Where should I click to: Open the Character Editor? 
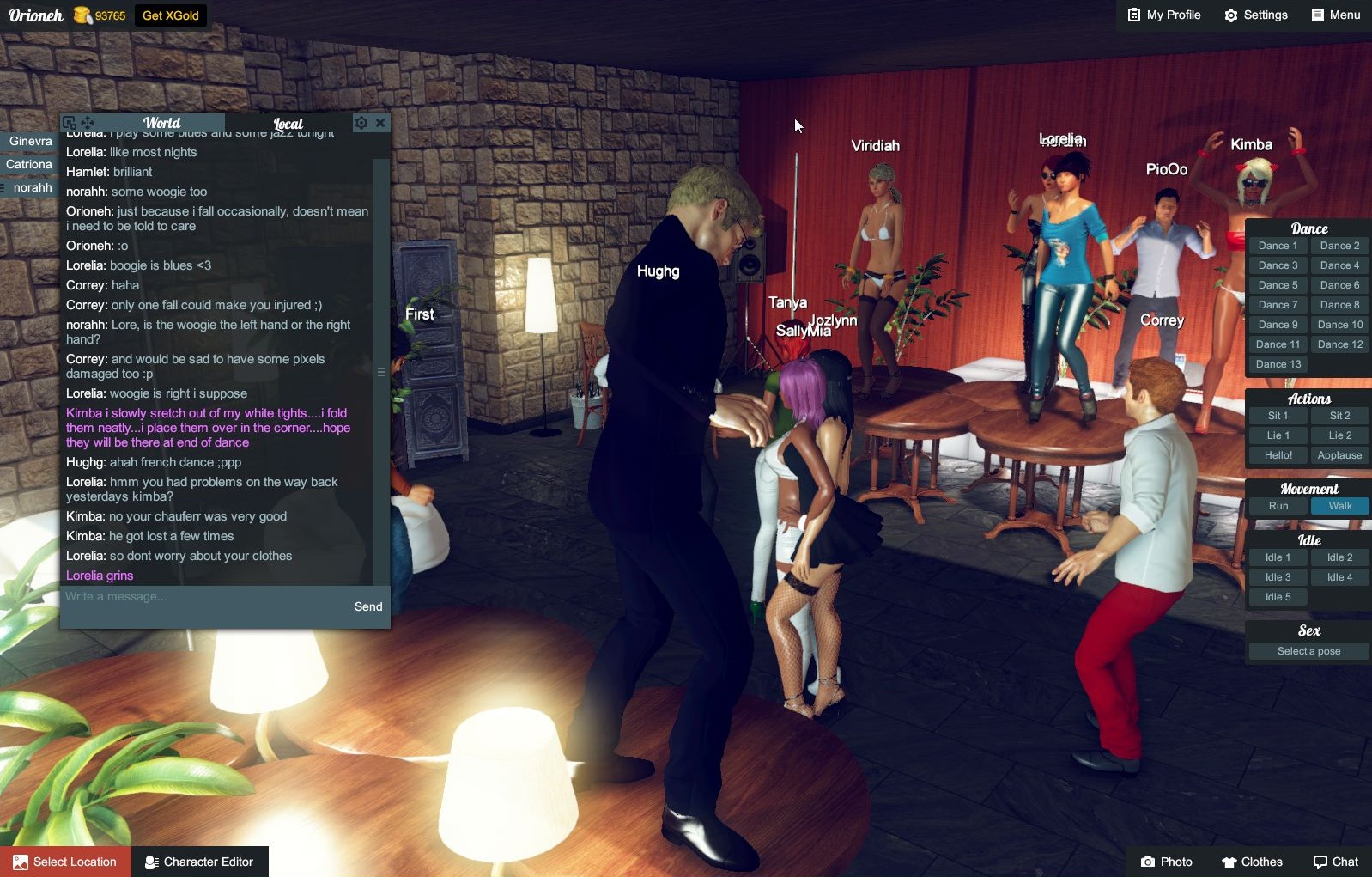click(199, 862)
